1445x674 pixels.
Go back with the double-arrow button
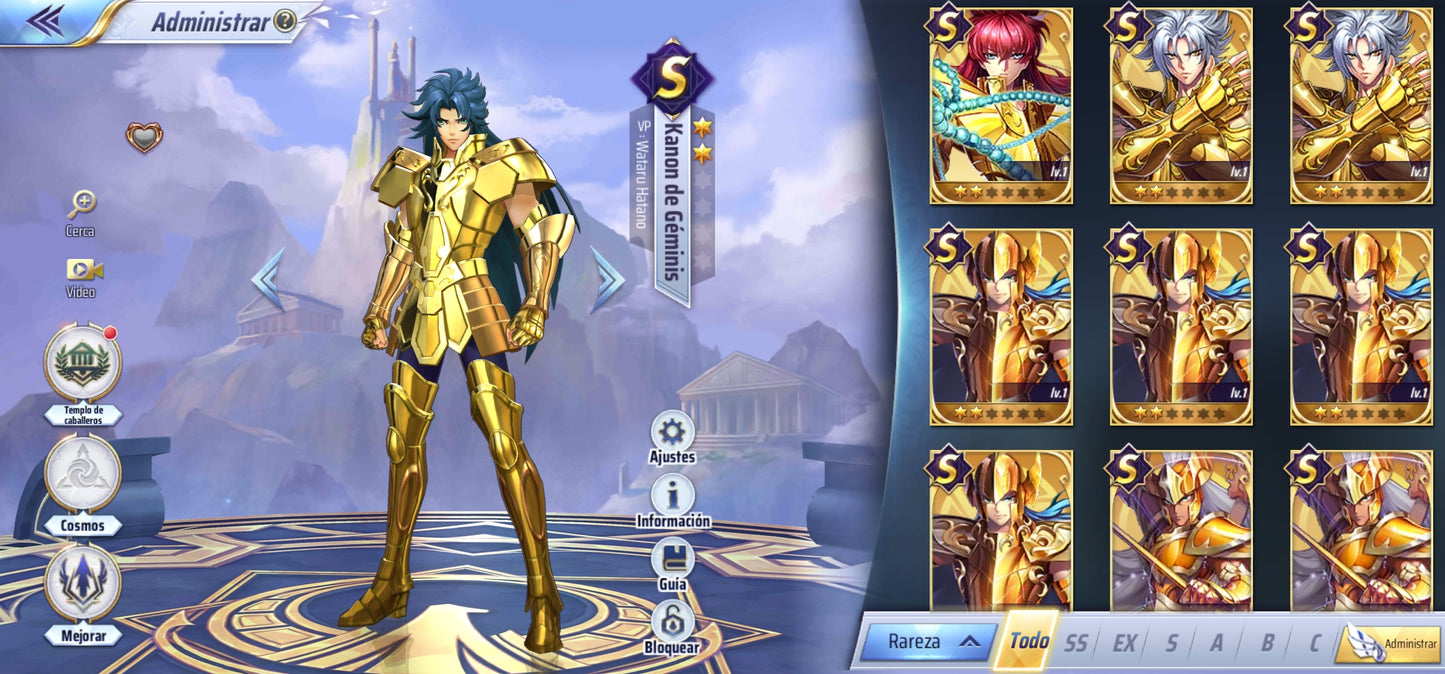[44, 20]
